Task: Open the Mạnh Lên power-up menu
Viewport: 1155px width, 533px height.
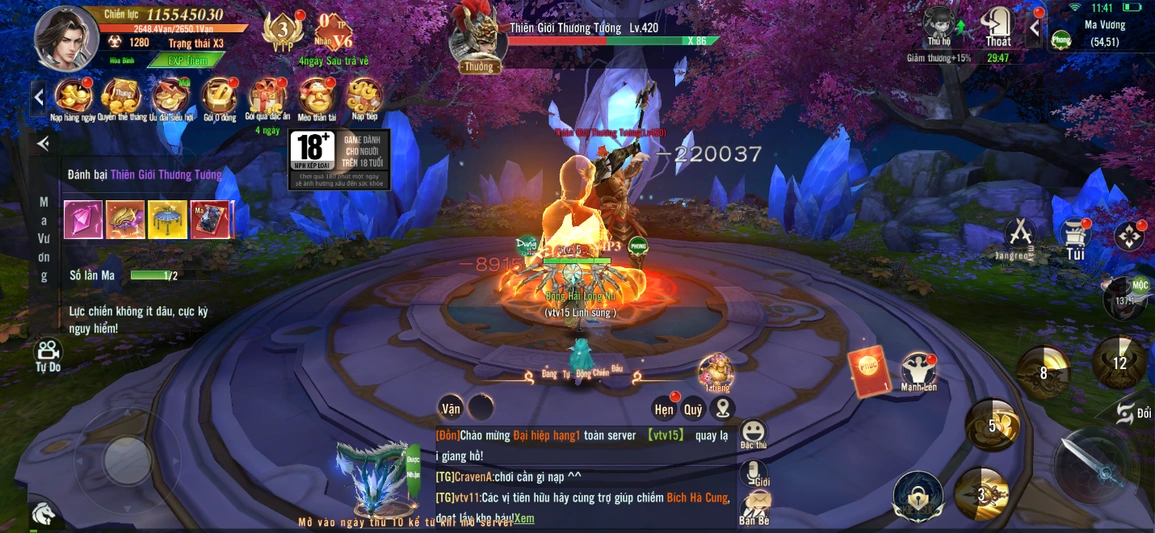Action: (x=918, y=372)
